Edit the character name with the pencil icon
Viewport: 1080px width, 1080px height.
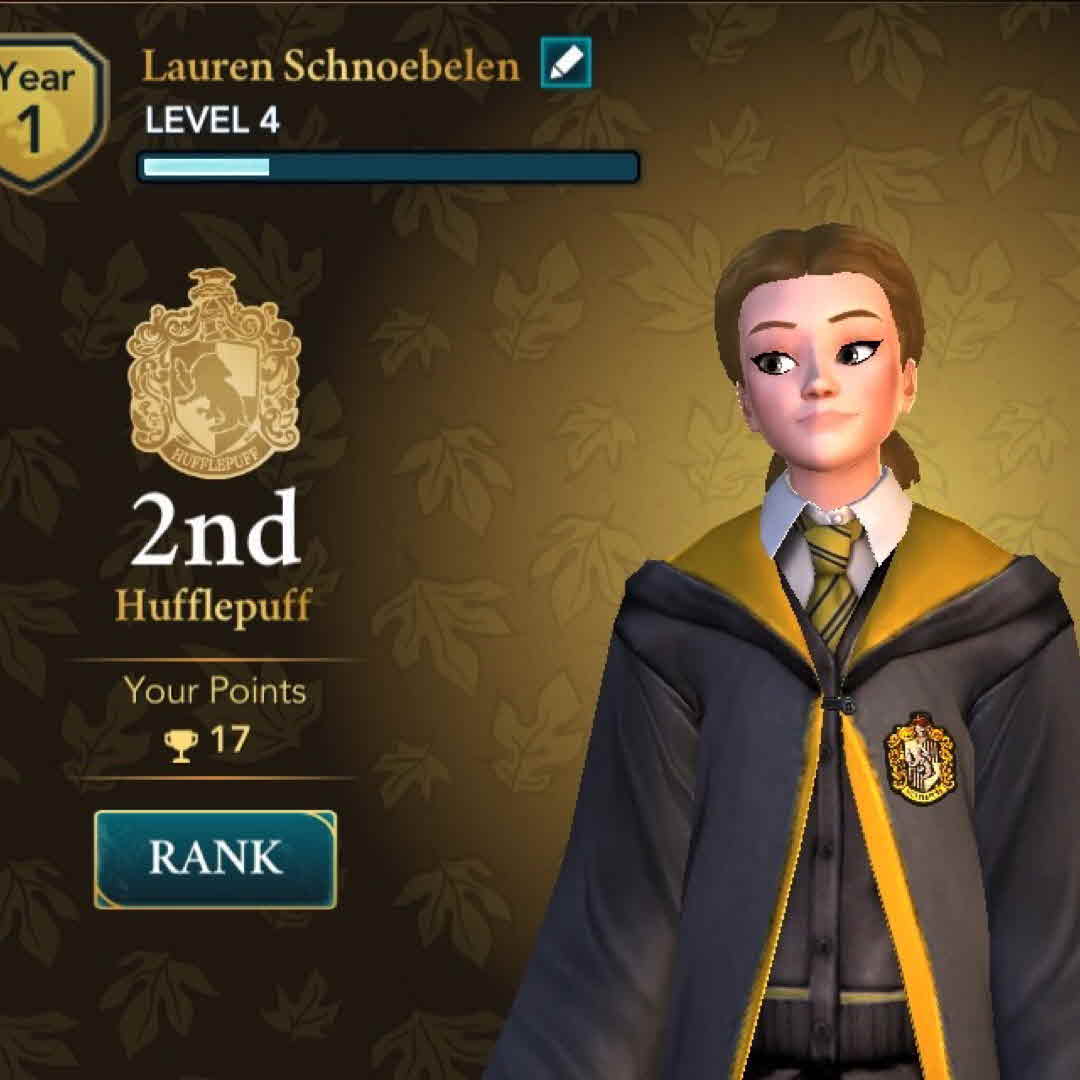click(x=566, y=63)
